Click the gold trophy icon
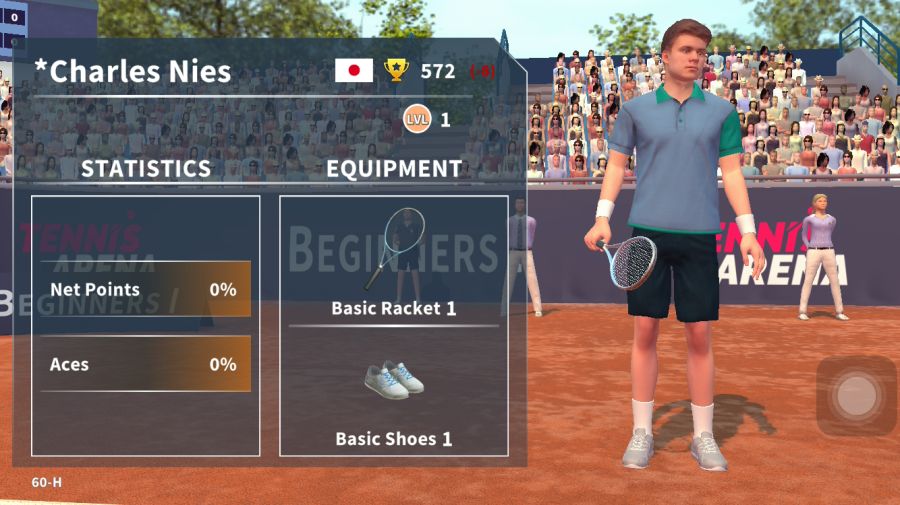This screenshot has height=505, width=900. click(x=397, y=70)
